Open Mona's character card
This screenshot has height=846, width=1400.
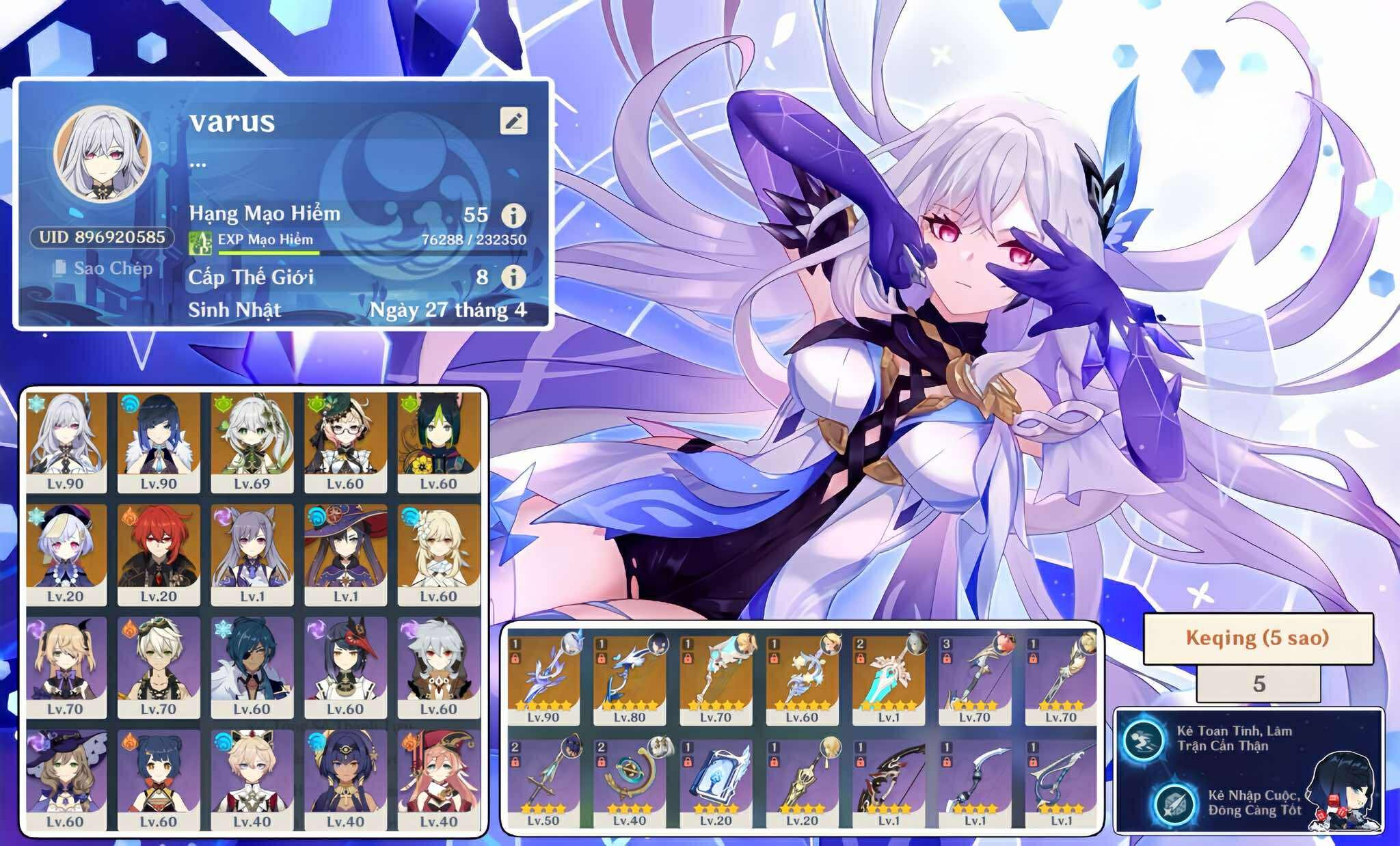click(345, 554)
